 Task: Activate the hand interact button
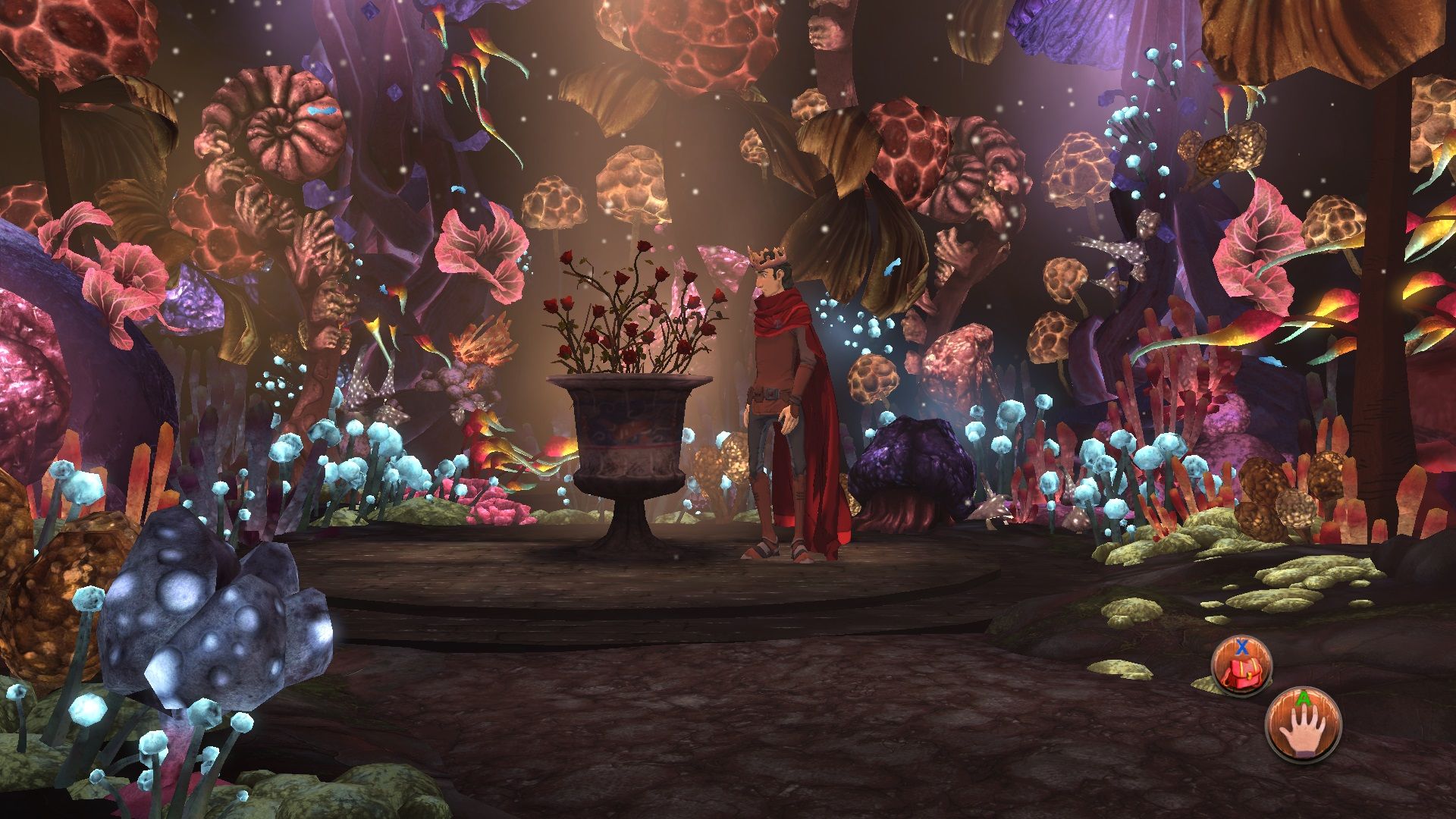click(x=1303, y=724)
